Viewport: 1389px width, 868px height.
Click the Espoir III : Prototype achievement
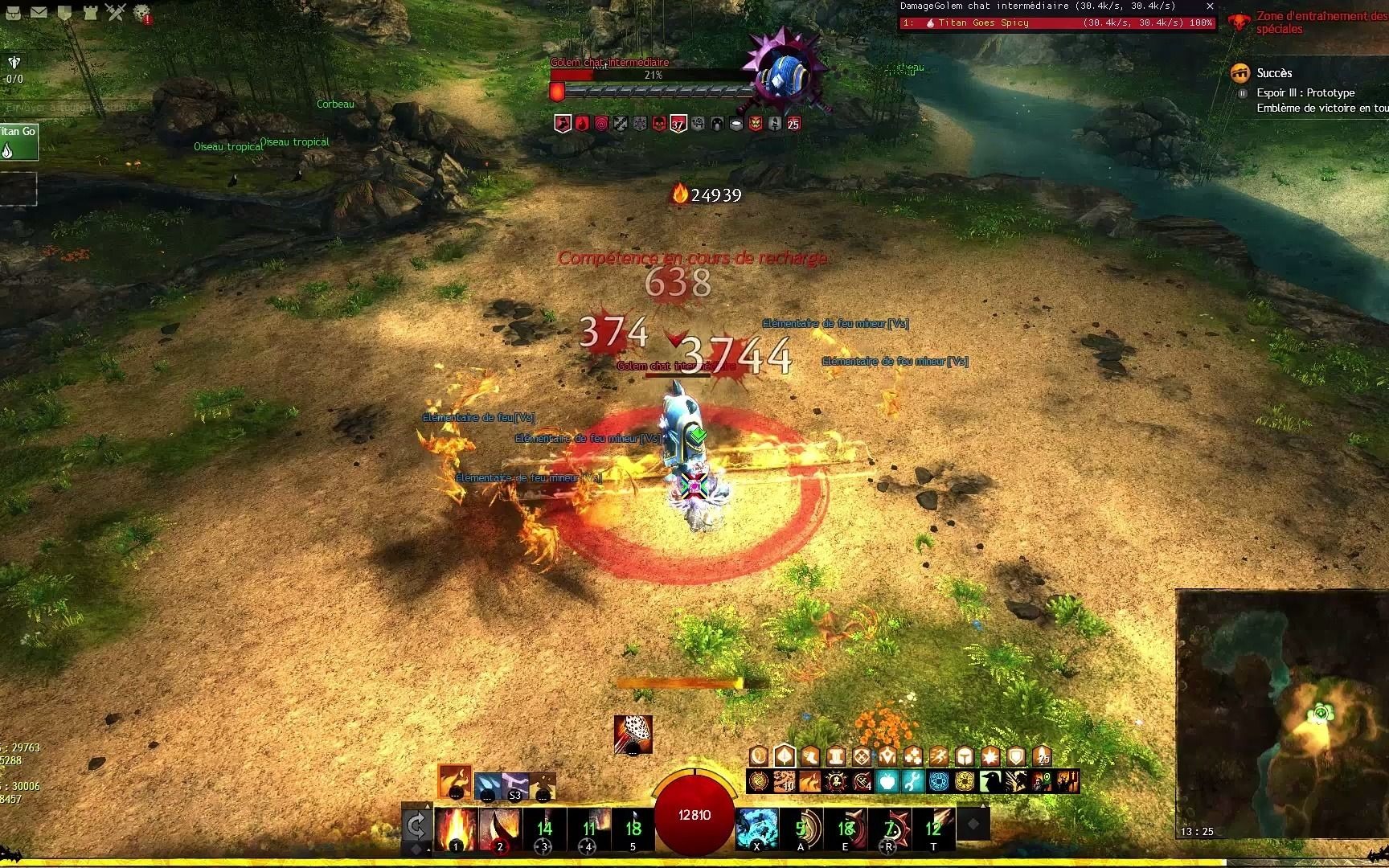coord(1305,92)
